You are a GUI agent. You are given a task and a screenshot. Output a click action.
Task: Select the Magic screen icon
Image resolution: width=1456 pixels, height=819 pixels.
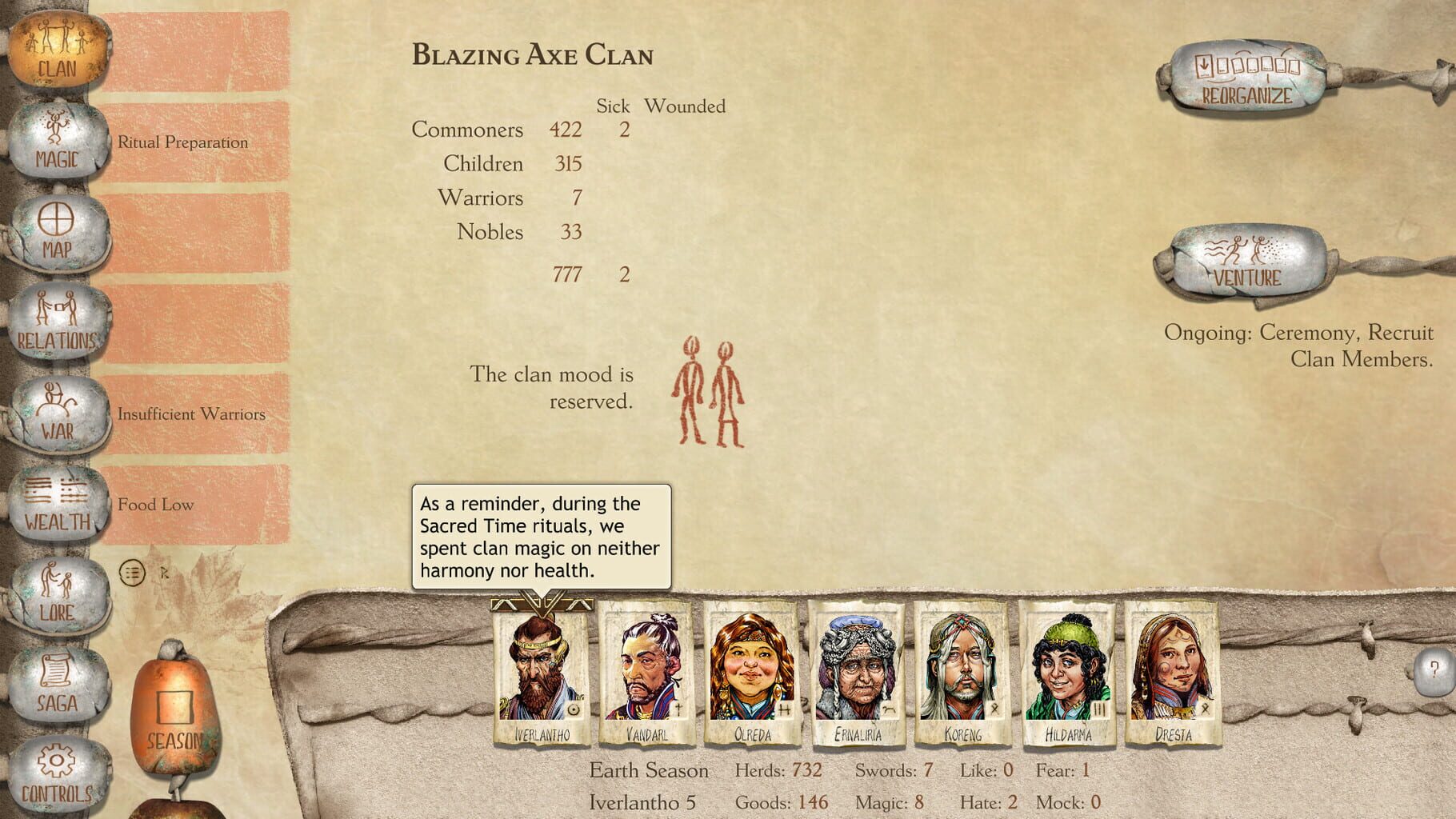click(56, 140)
